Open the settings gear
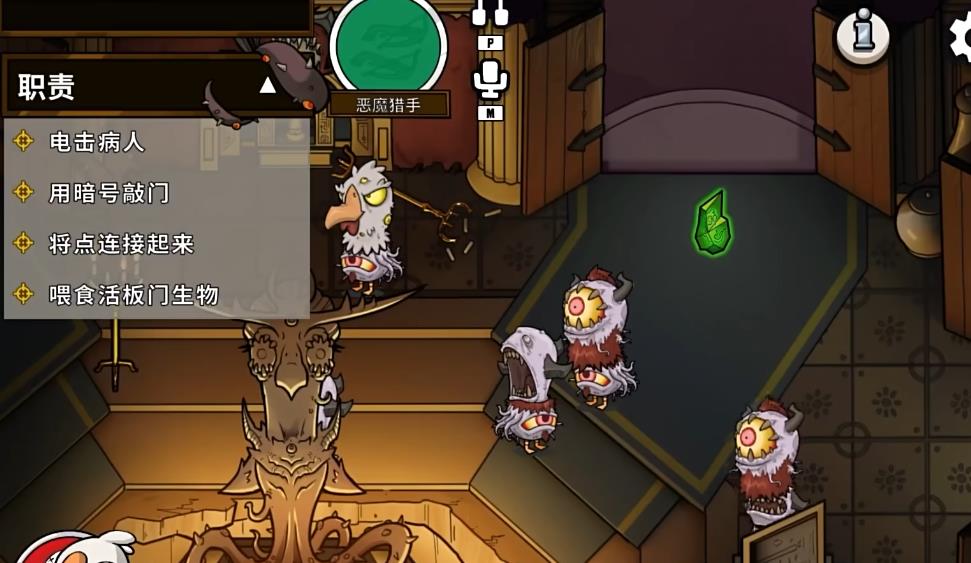The height and width of the screenshot is (563, 971). click(x=962, y=36)
